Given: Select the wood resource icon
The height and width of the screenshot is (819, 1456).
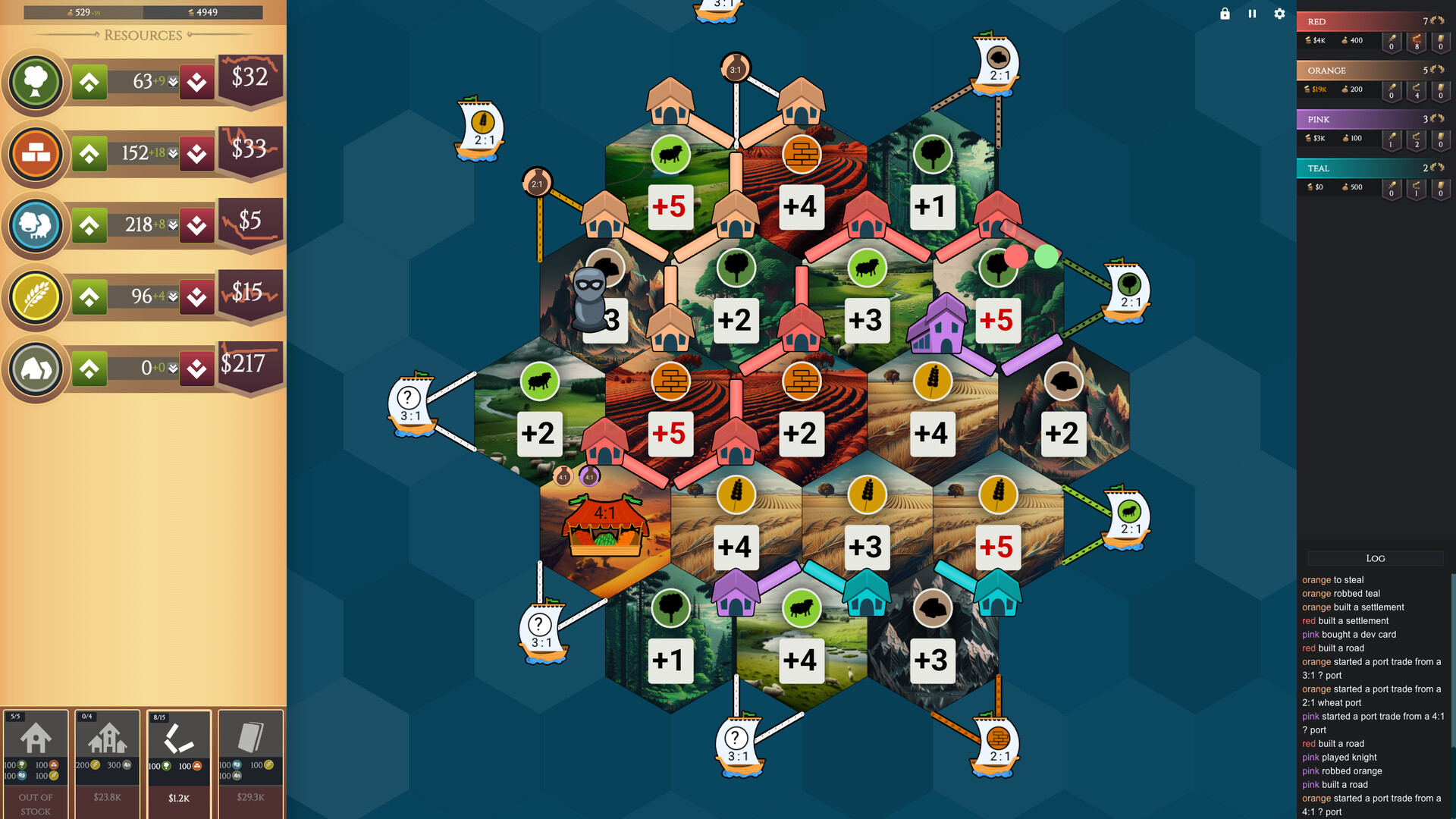Looking at the screenshot, I should click(35, 82).
